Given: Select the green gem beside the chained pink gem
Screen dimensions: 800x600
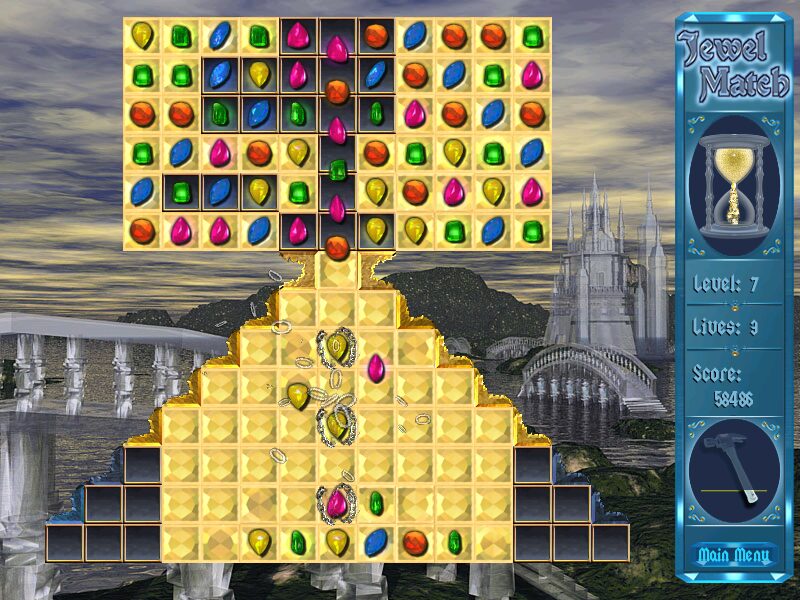Looking at the screenshot, I should (x=376, y=502).
